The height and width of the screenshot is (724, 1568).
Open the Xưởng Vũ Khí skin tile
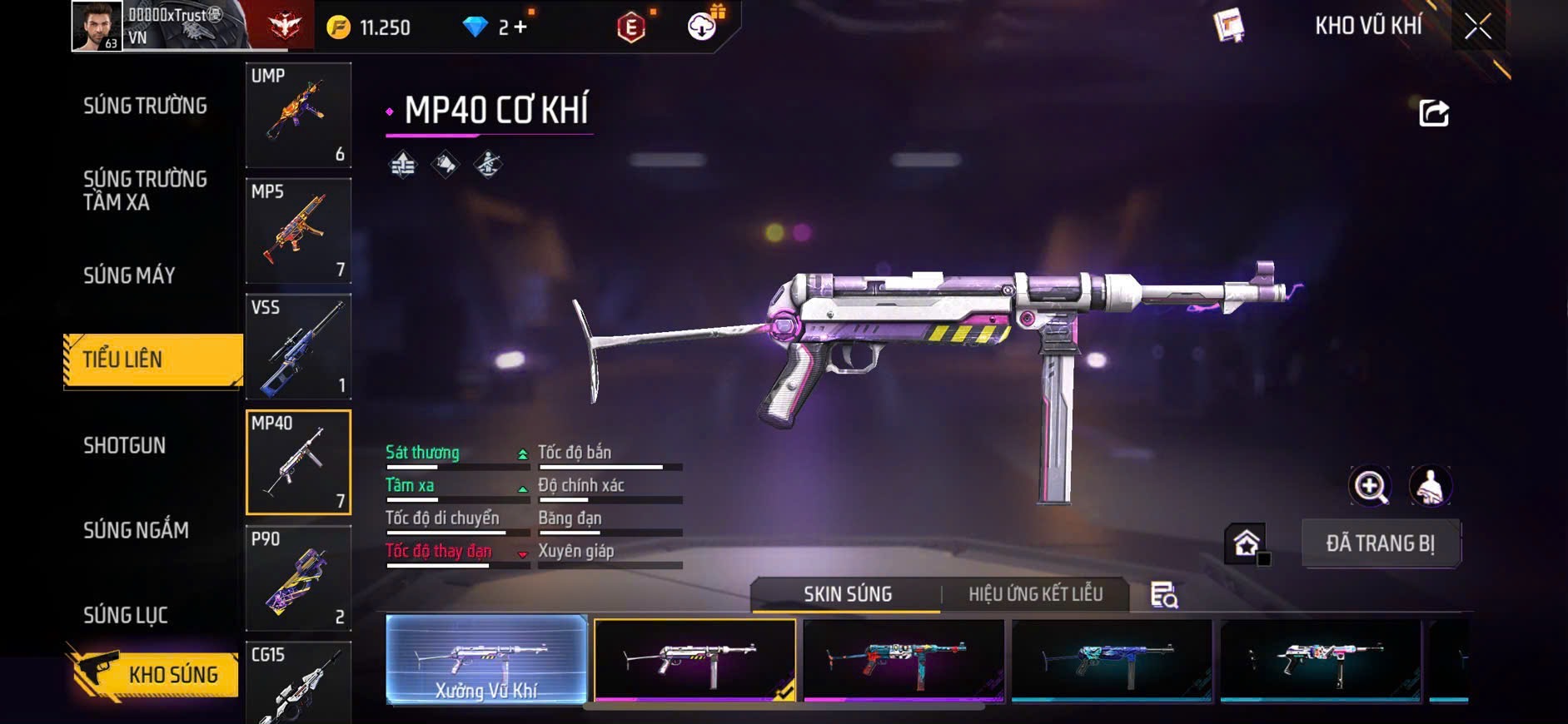coord(486,659)
